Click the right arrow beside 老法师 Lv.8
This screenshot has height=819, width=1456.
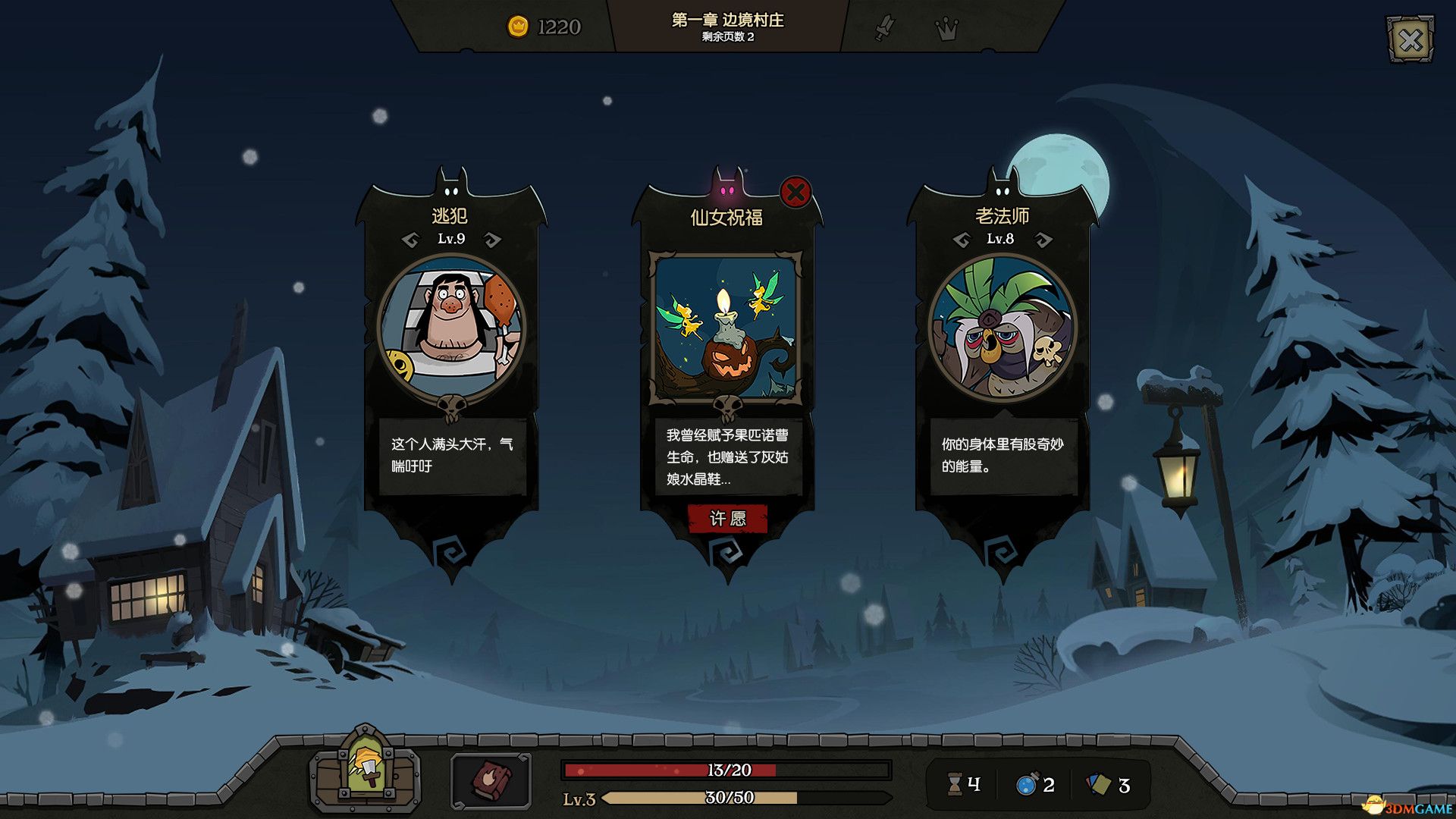tap(1043, 240)
